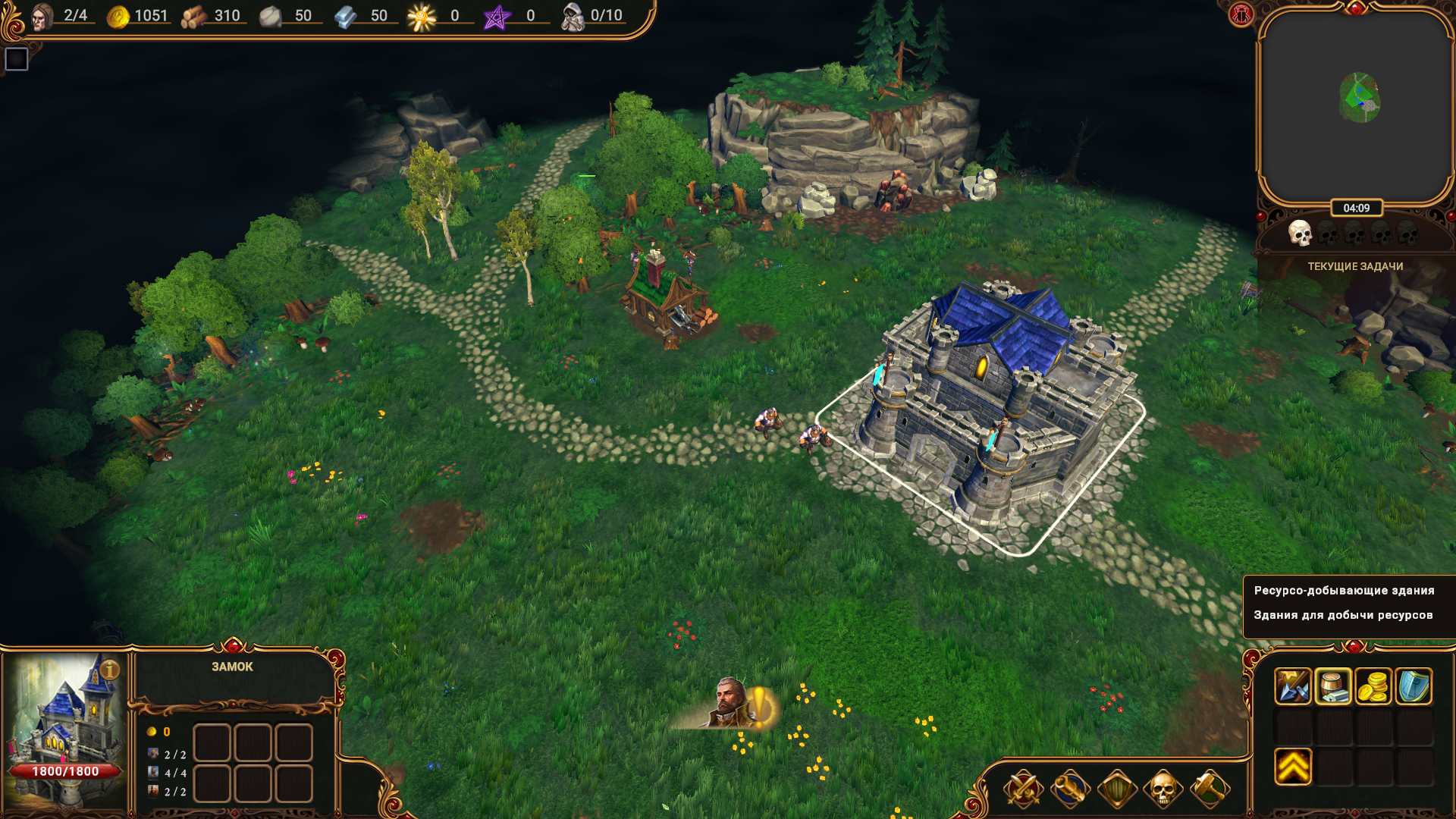Open the current tasks panel header
Screen dimensions: 1456x819
click(1355, 266)
